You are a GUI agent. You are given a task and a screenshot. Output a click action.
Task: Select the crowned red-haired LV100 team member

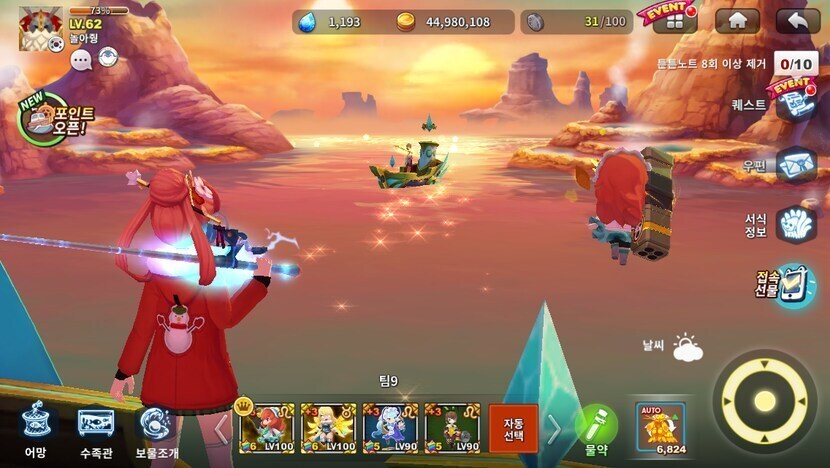click(267, 428)
